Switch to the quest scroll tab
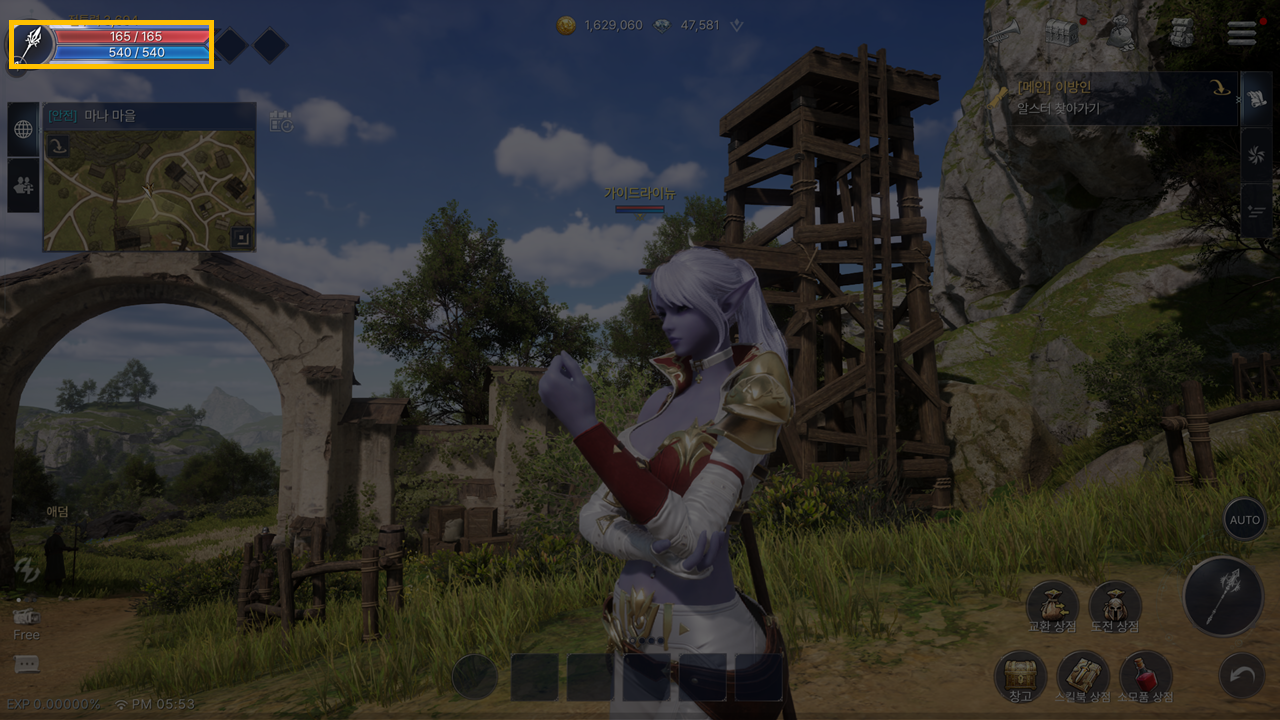 coord(1256,99)
